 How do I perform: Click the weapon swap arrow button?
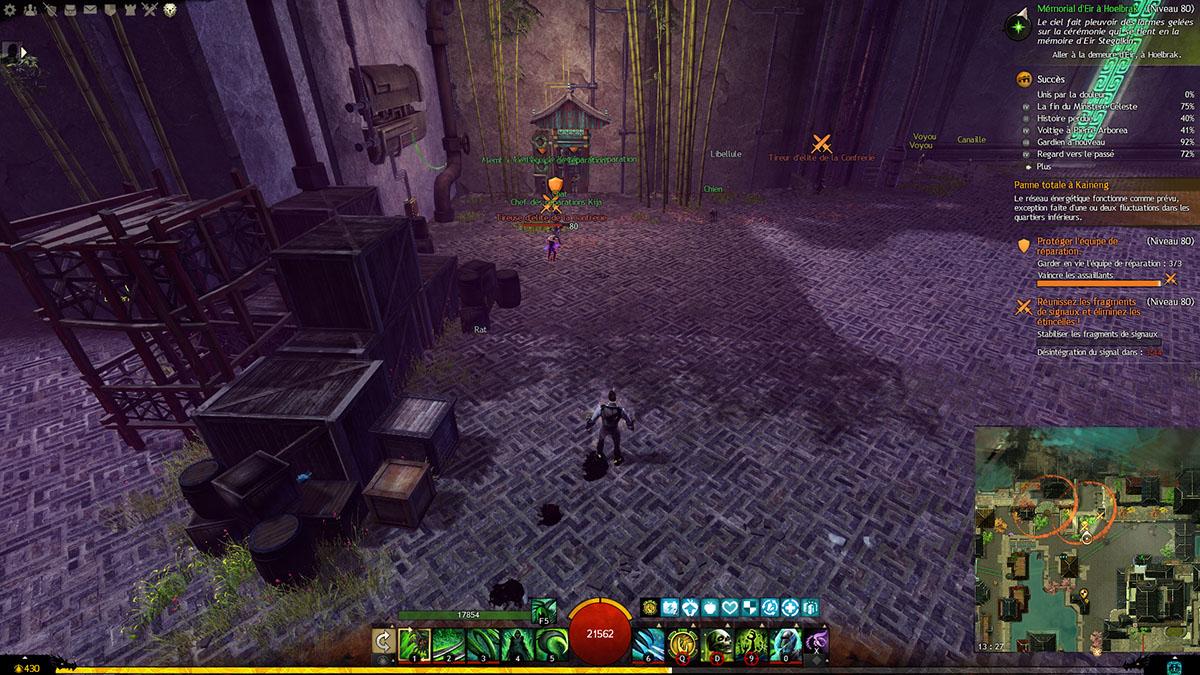click(x=382, y=642)
